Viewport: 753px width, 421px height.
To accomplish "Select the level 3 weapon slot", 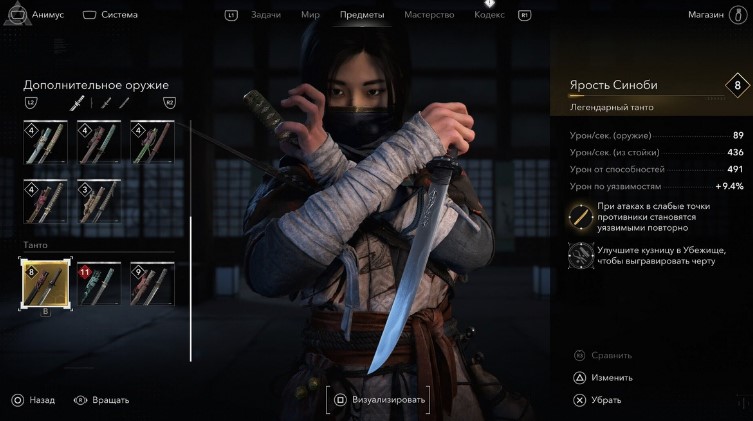I will click(x=99, y=200).
